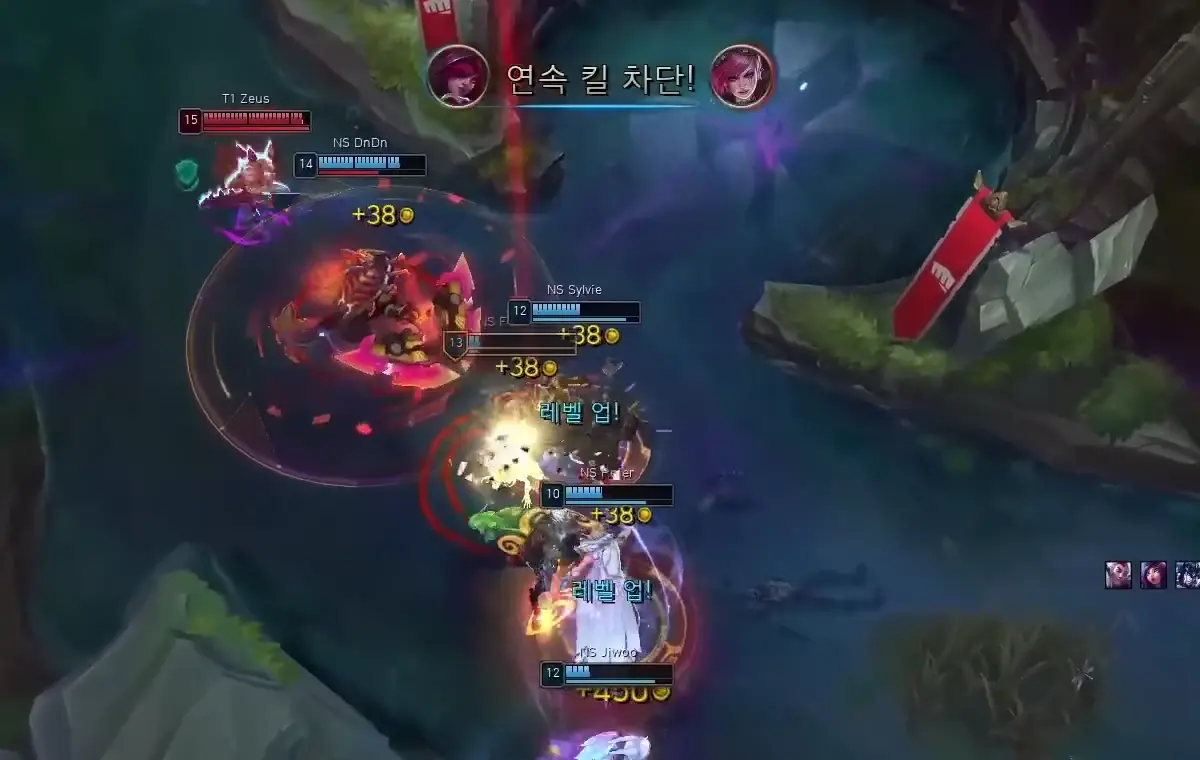1200x760 pixels.
Task: Select the white-haired champion icon in kill feed
Action: click(x=1118, y=575)
